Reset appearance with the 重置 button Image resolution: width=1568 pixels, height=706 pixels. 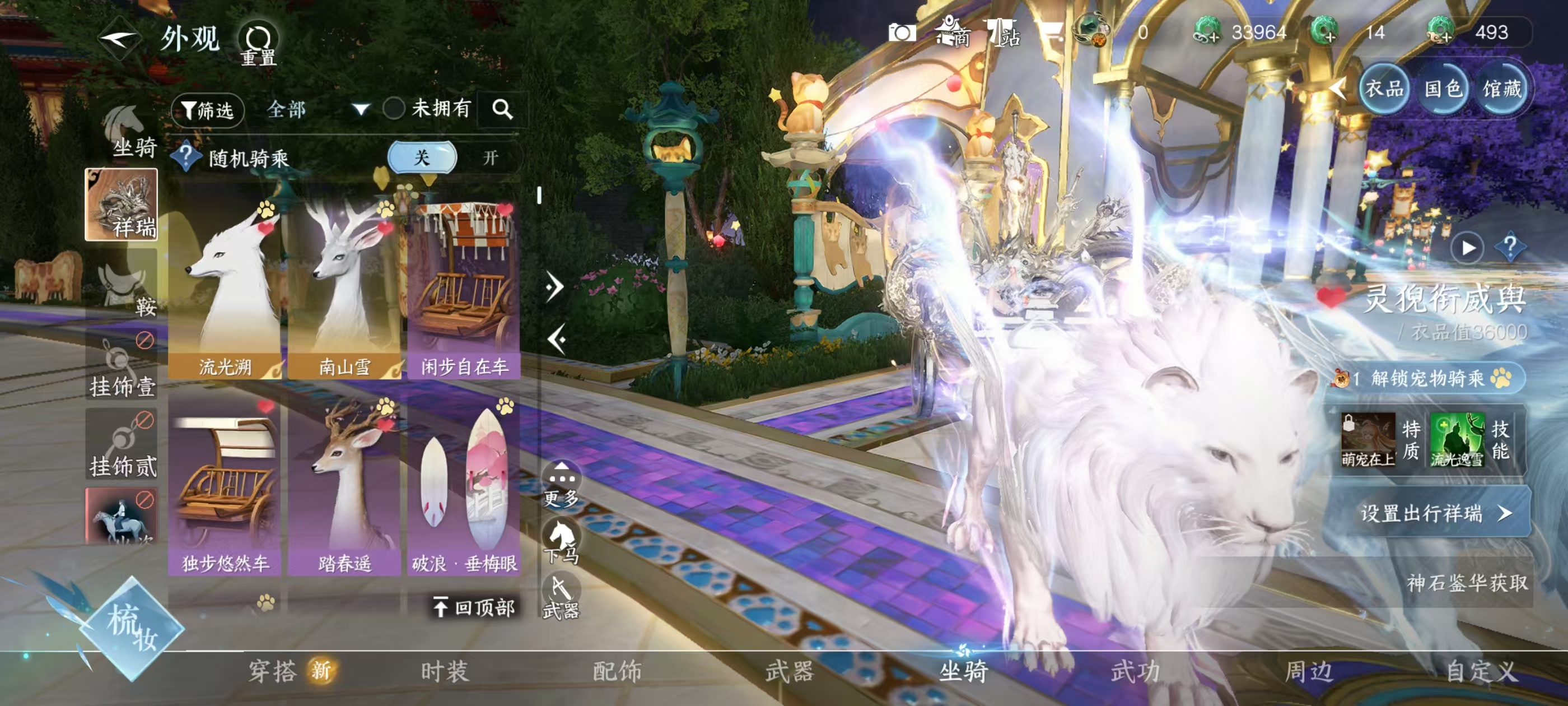(258, 44)
